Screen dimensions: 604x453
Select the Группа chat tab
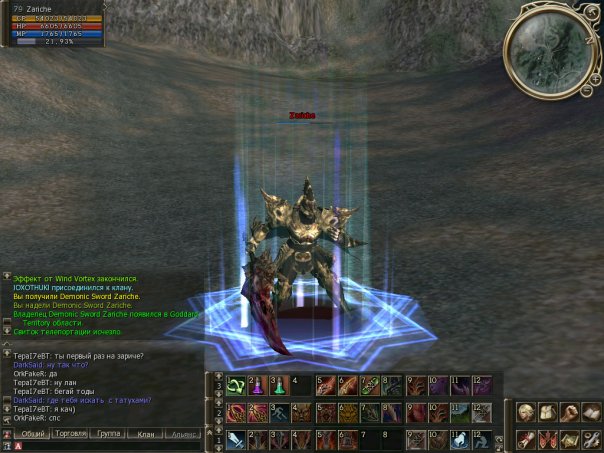(109, 434)
